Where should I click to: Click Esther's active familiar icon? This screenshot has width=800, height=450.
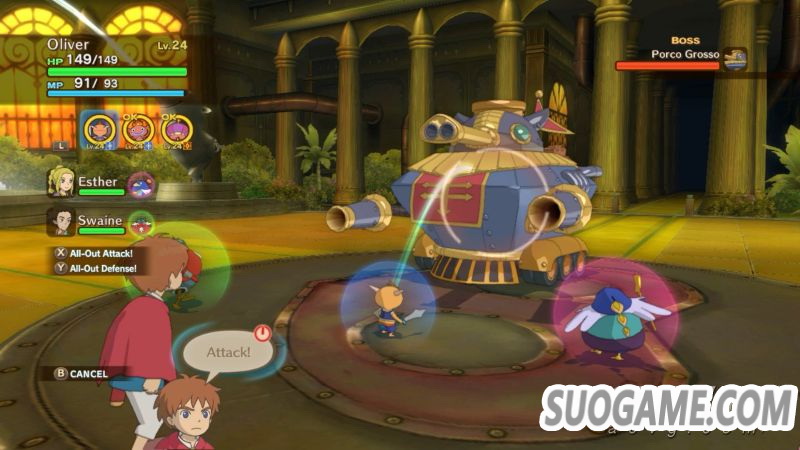(143, 184)
